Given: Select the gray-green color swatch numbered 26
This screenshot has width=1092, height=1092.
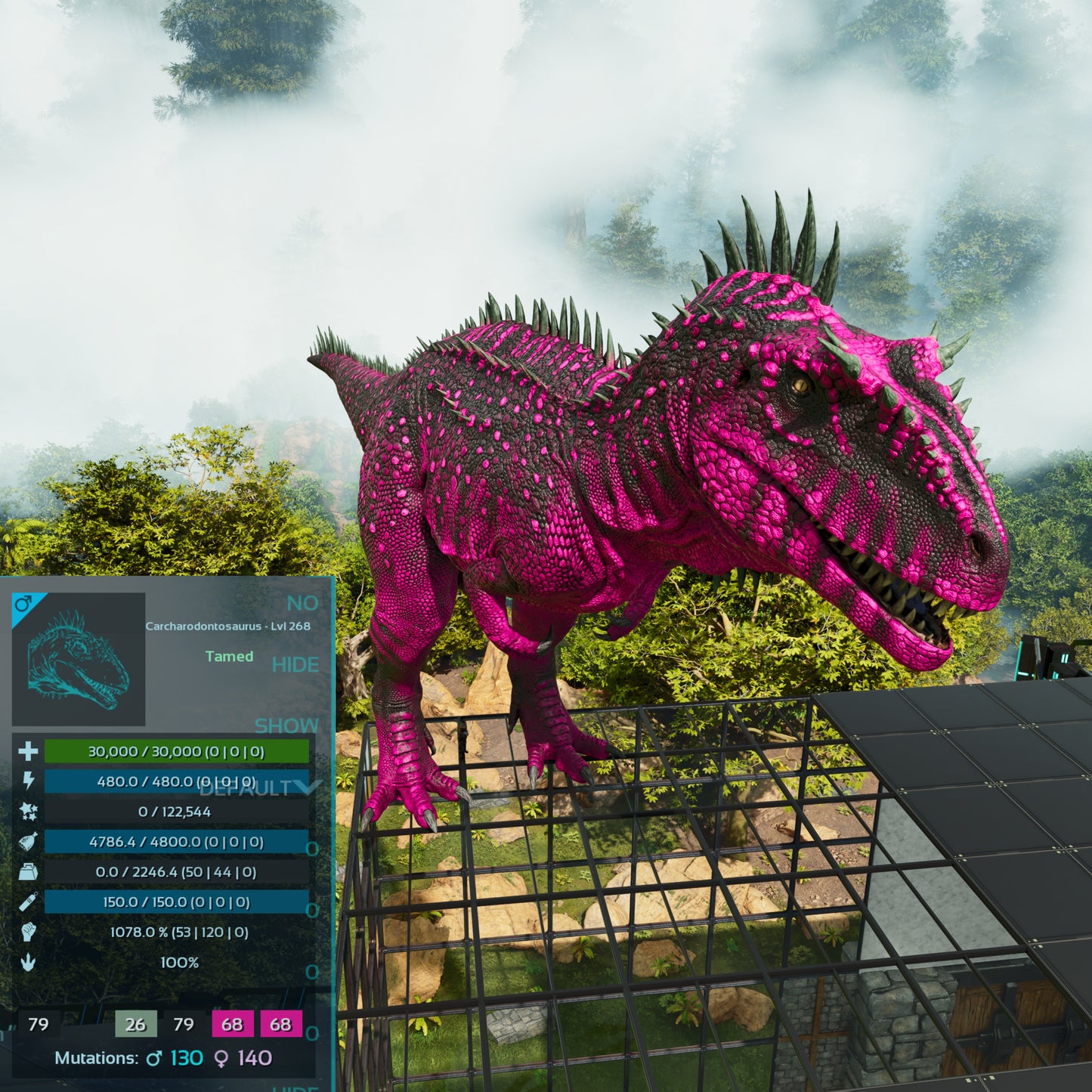Looking at the screenshot, I should tap(136, 1024).
